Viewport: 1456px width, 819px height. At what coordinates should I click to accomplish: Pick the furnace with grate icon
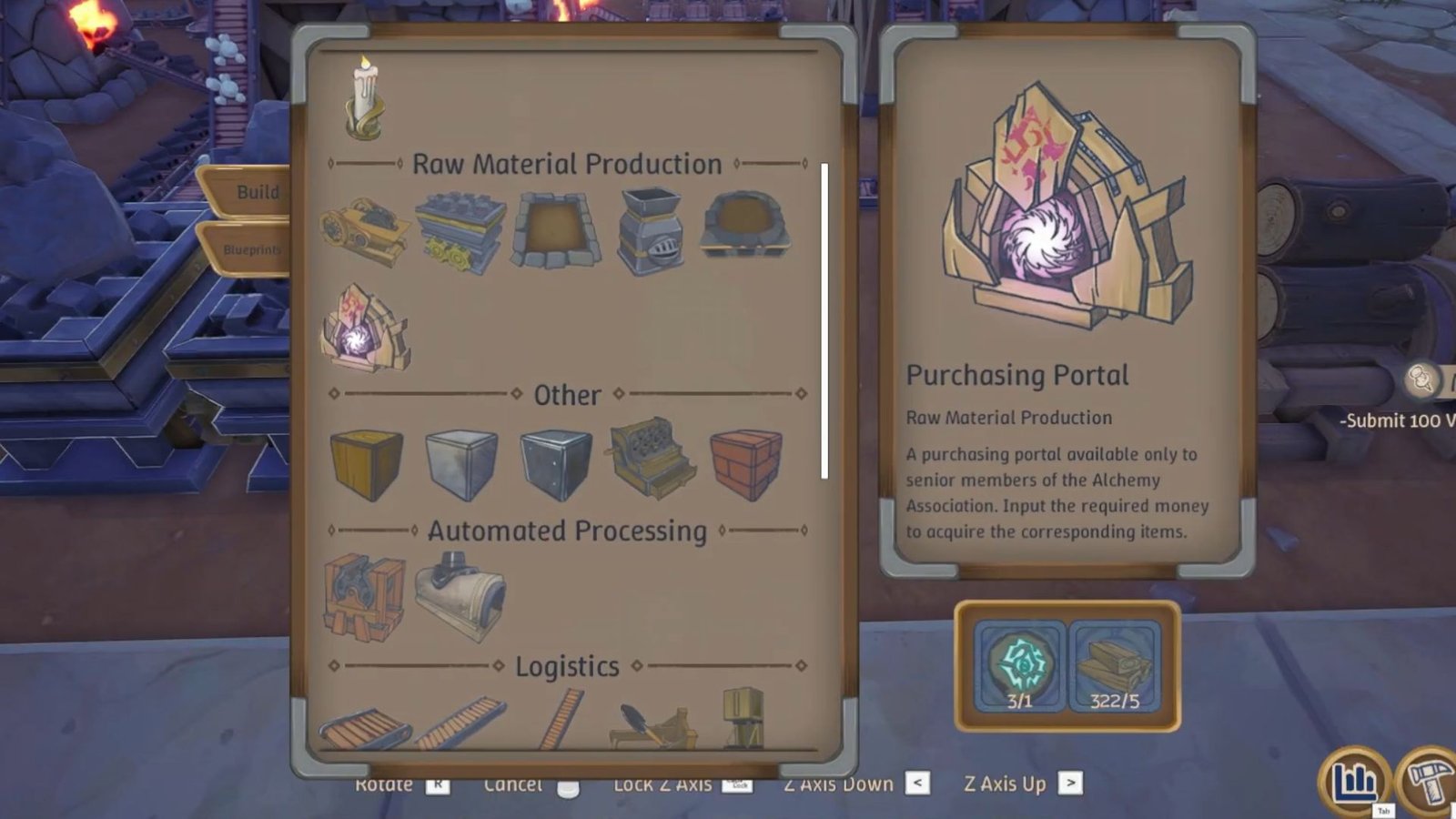pos(652,229)
